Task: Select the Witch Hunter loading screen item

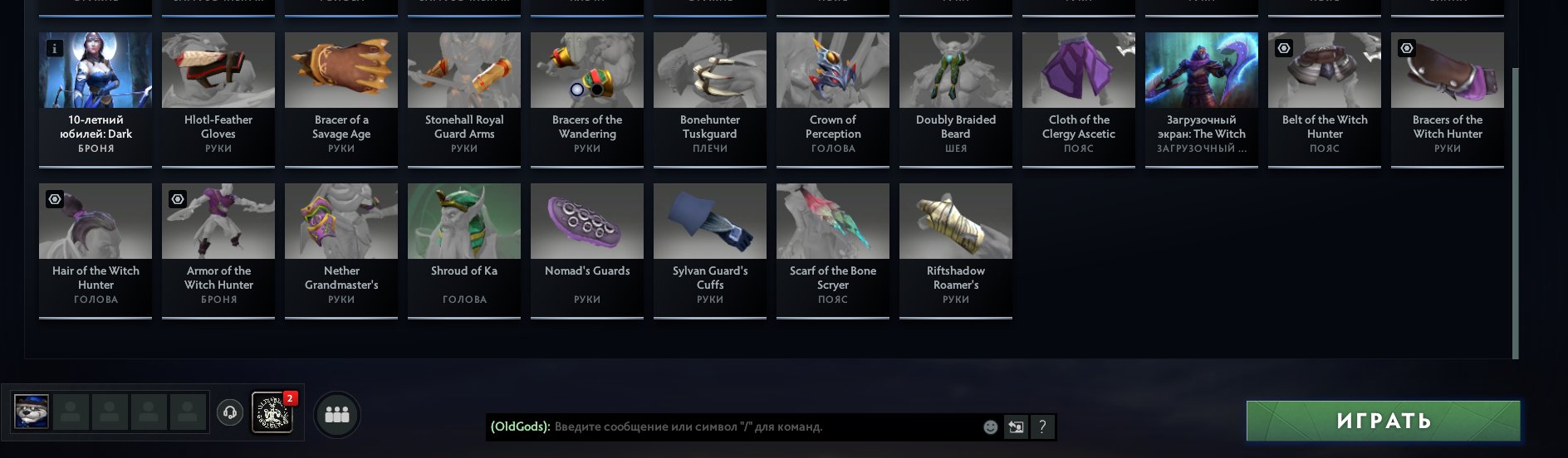Action: click(1202, 98)
